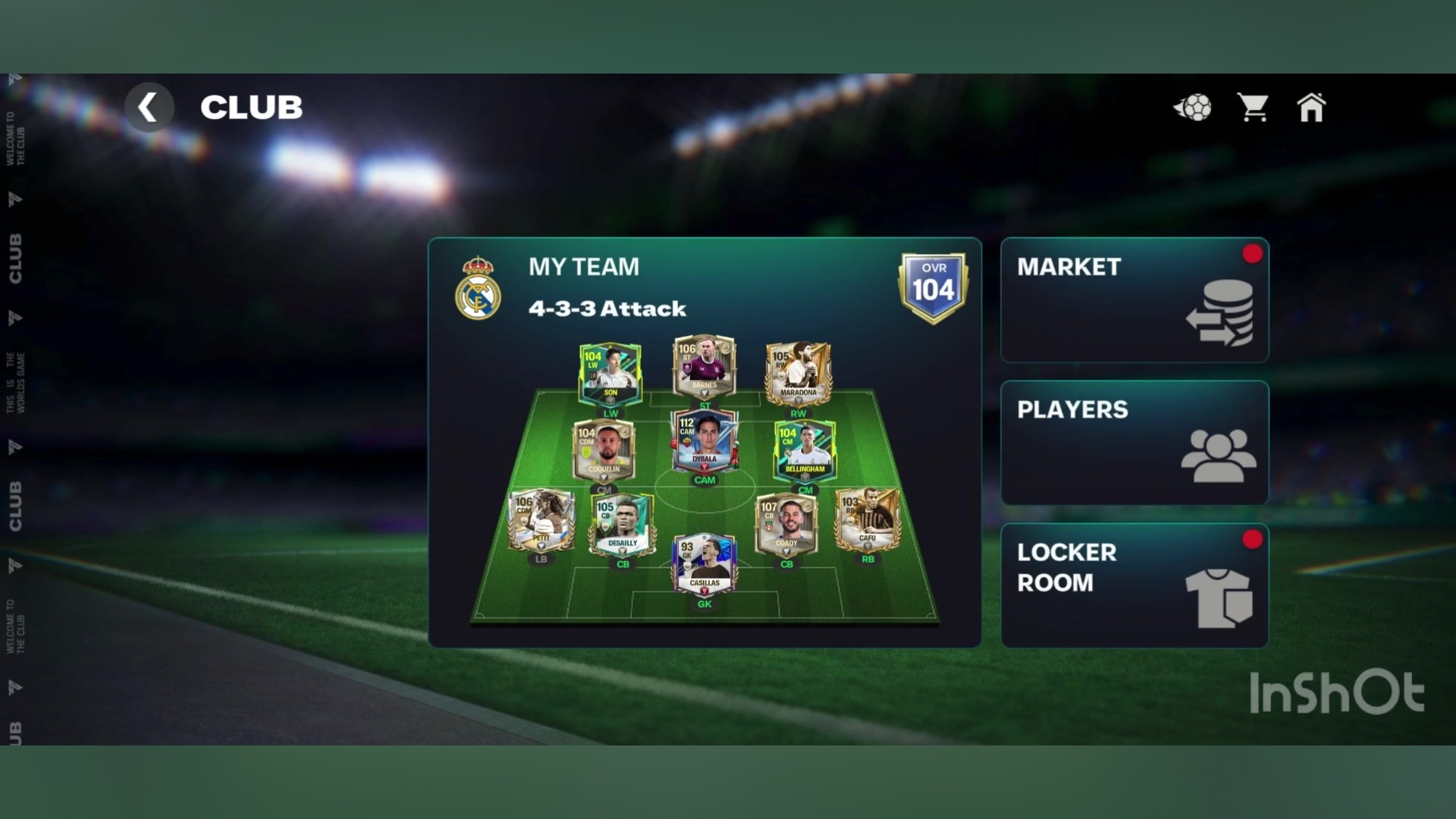Open the Players panel

1134,443
